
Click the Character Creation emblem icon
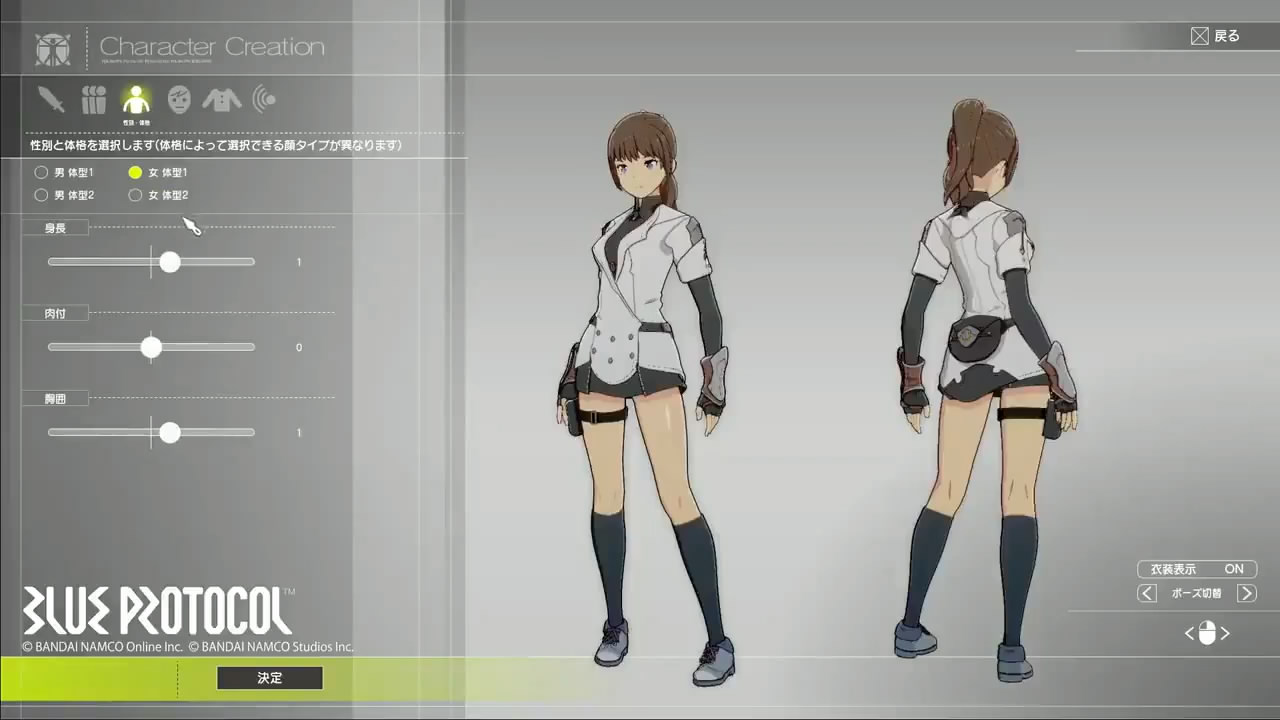[x=52, y=48]
